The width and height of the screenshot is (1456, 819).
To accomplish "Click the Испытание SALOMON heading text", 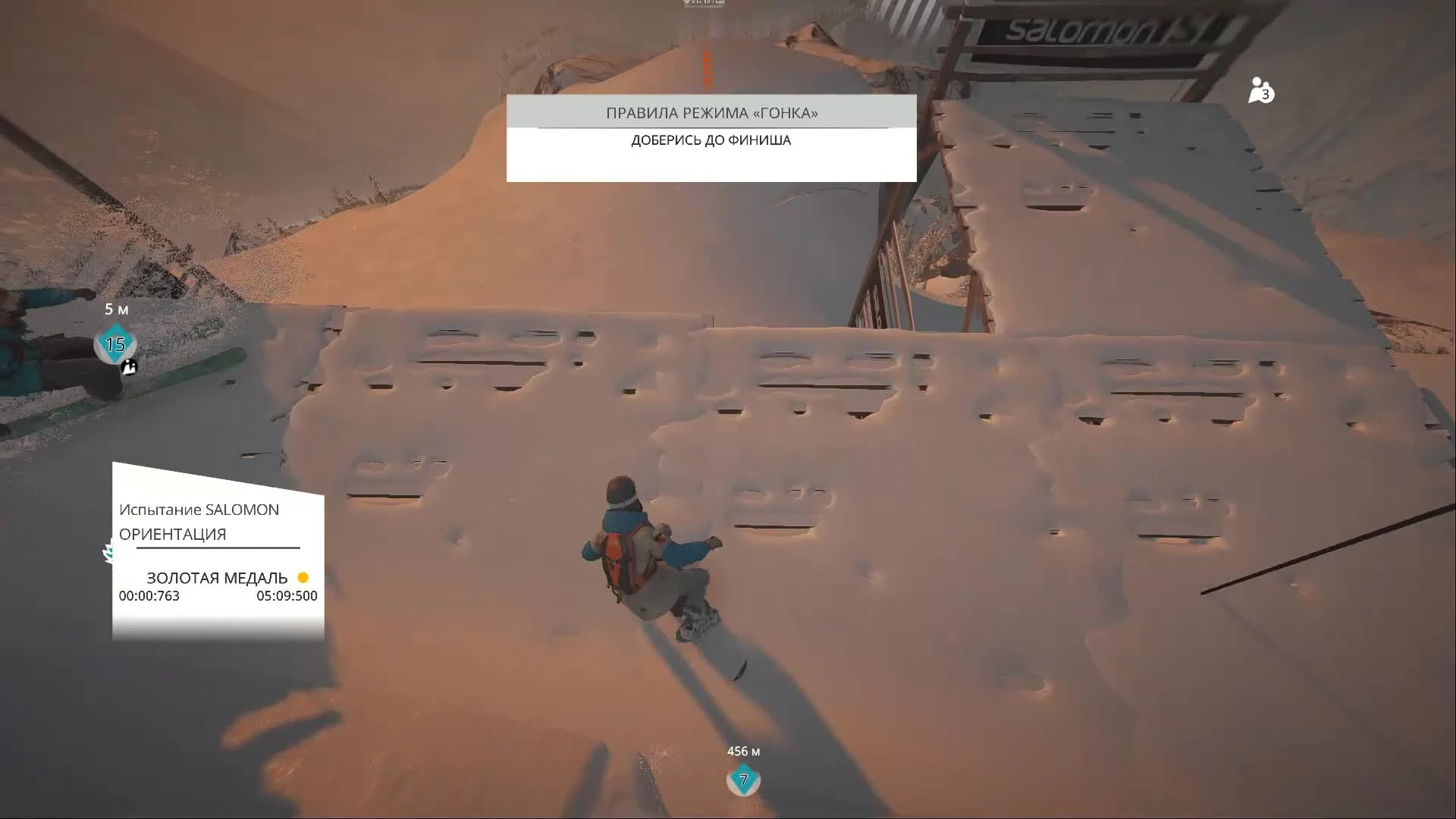I will pyautogui.click(x=199, y=510).
